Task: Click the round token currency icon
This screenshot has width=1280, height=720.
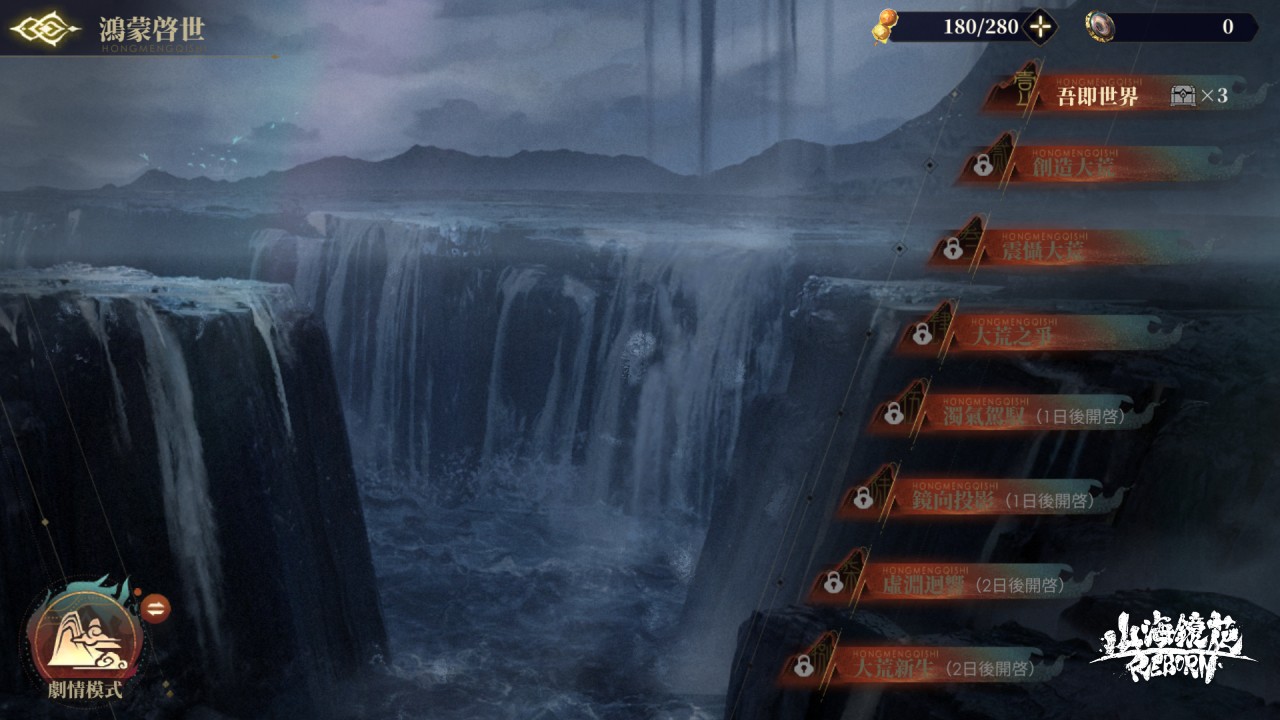Action: [x=1100, y=27]
